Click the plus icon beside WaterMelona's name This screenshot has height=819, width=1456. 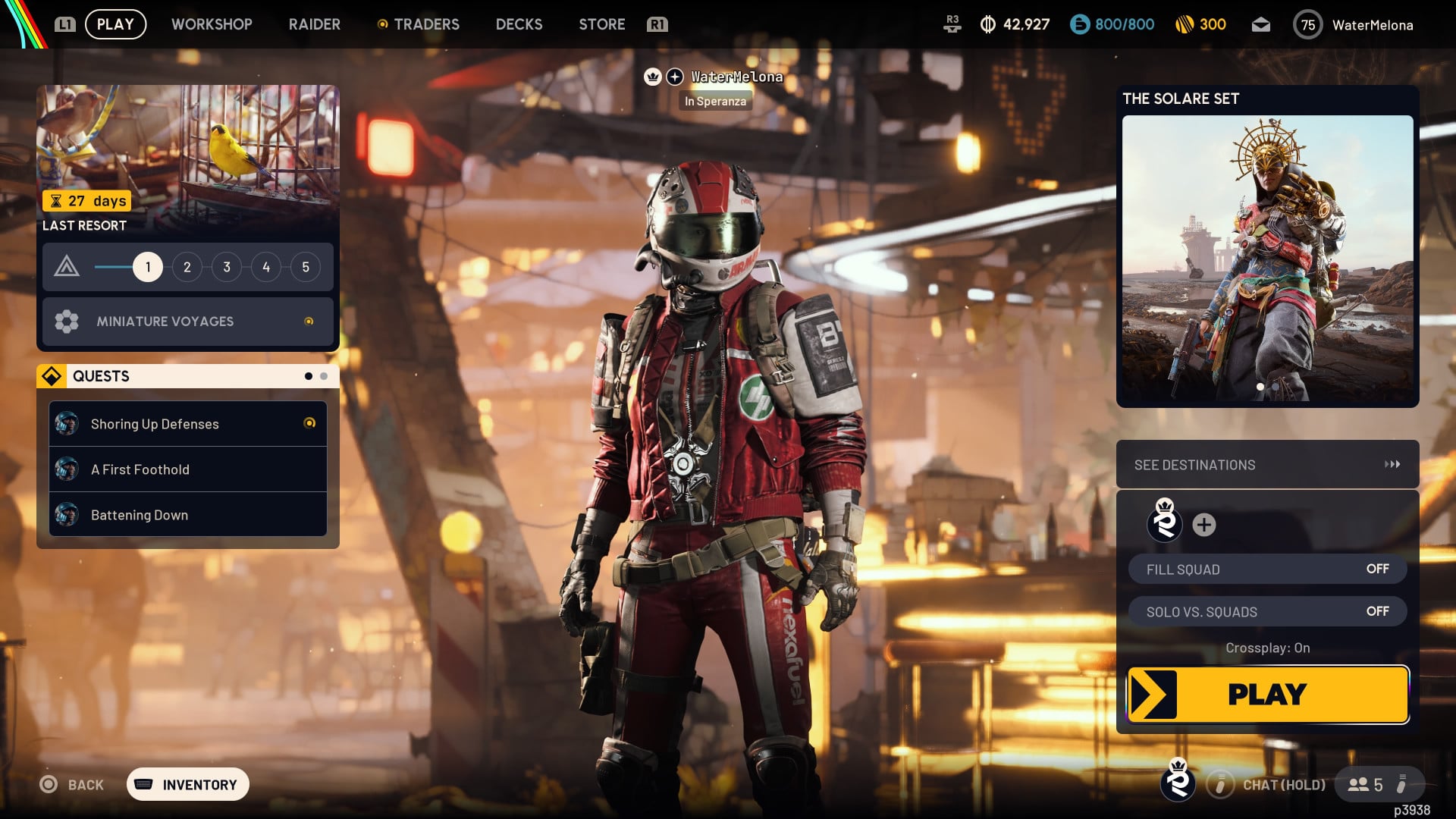(x=673, y=77)
